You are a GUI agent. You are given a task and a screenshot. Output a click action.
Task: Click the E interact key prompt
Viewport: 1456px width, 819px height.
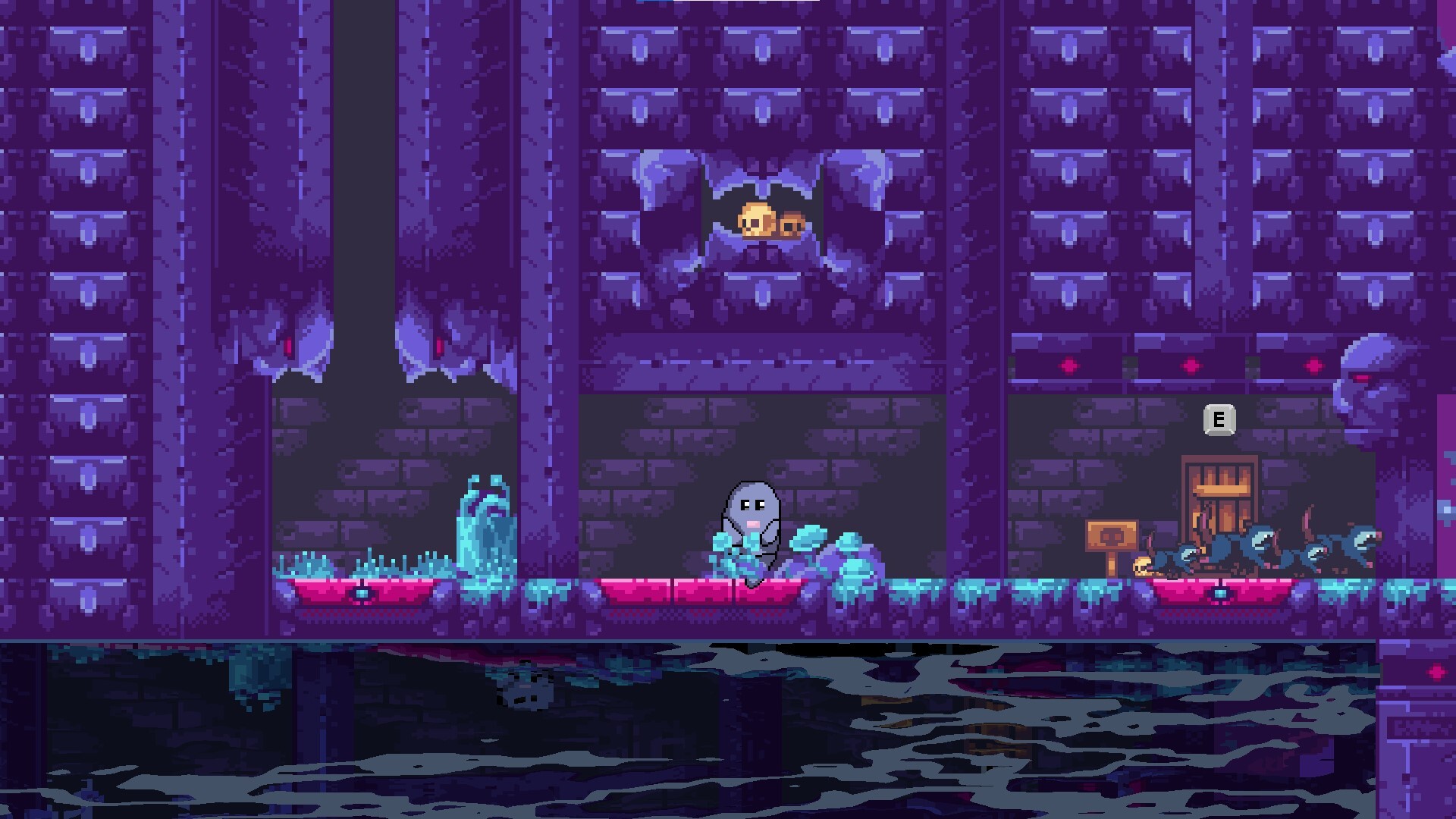pyautogui.click(x=1219, y=419)
